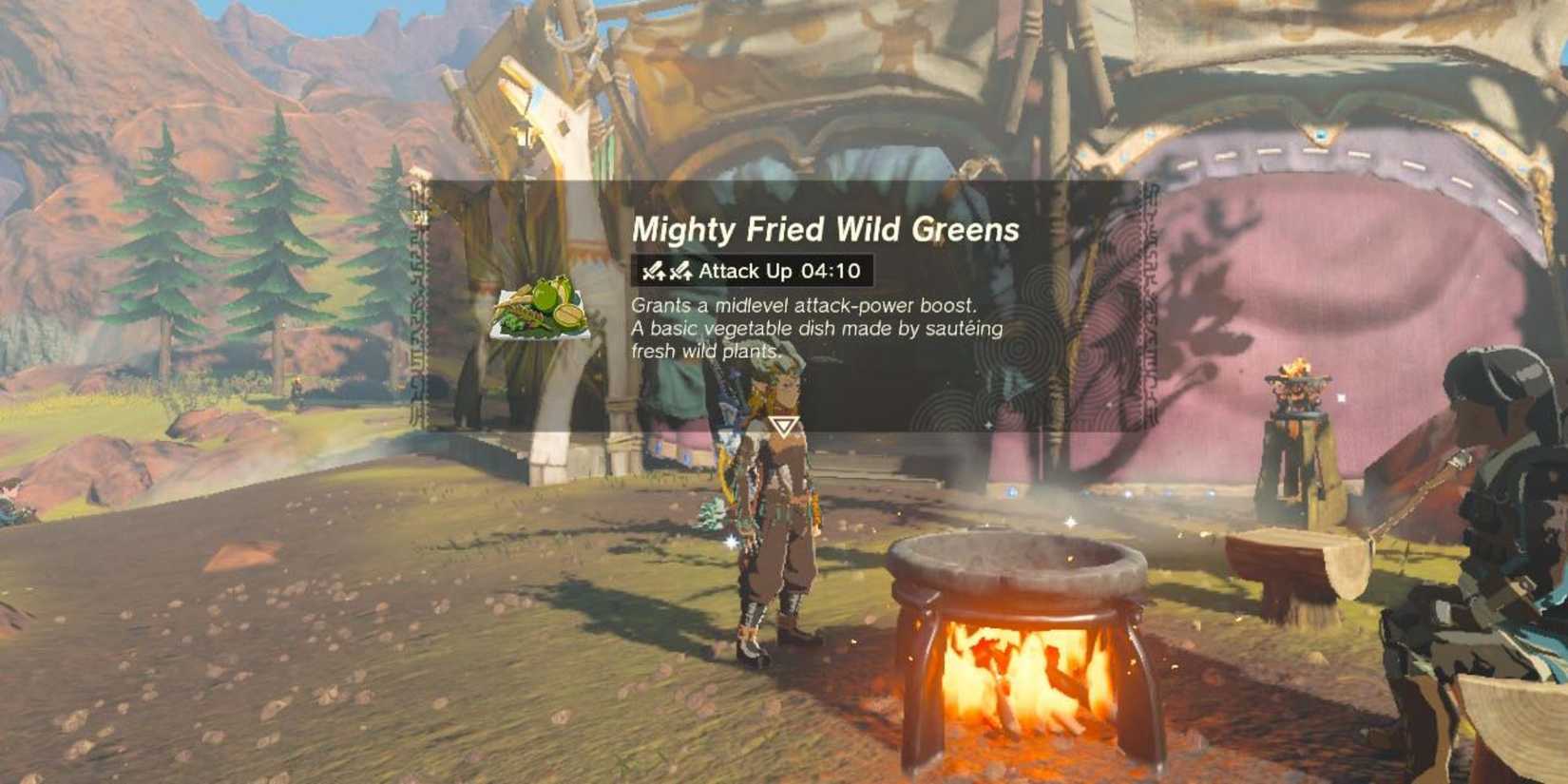Click the Mighty Fried Wild Greens title

(827, 228)
